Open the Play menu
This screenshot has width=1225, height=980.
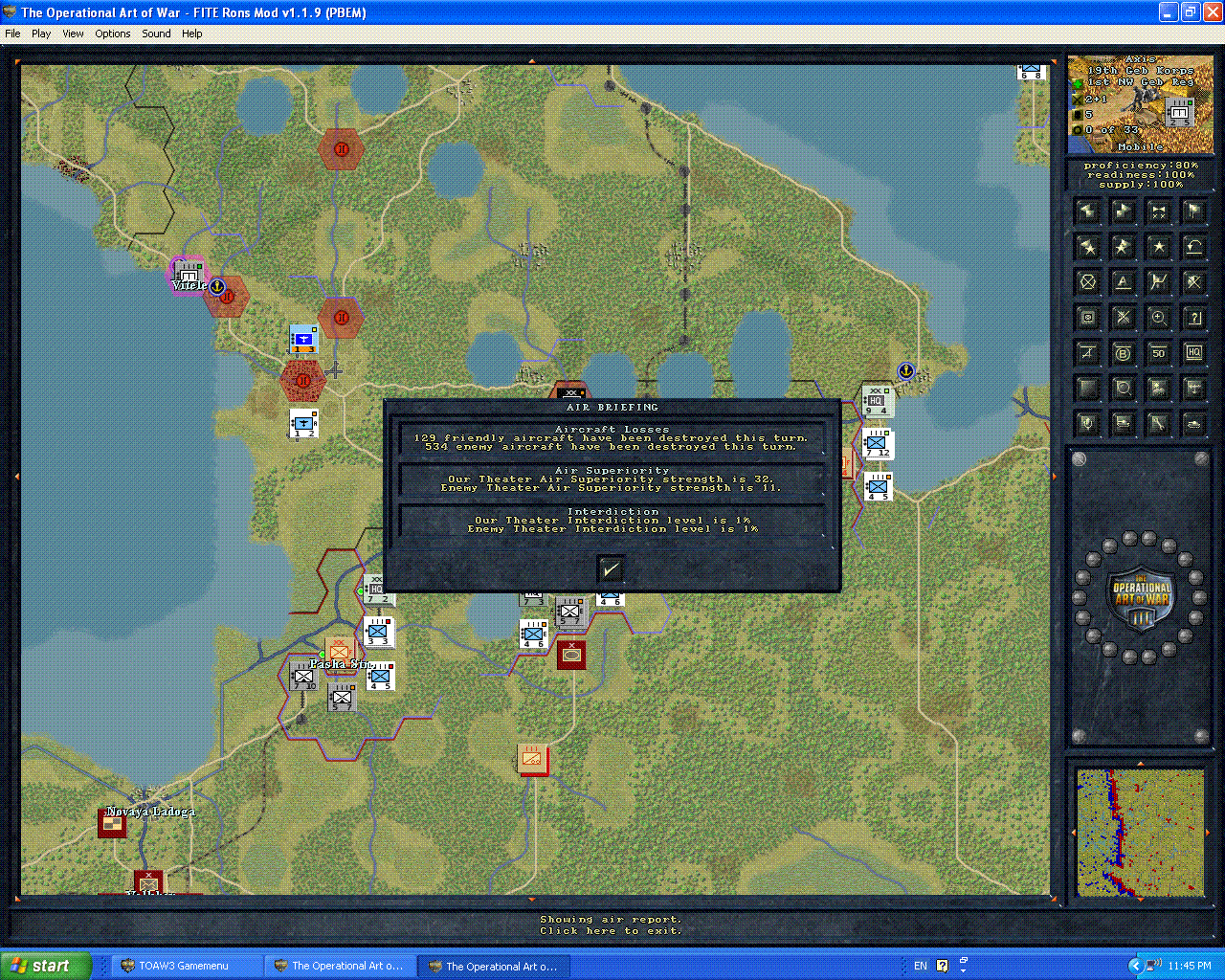[41, 33]
